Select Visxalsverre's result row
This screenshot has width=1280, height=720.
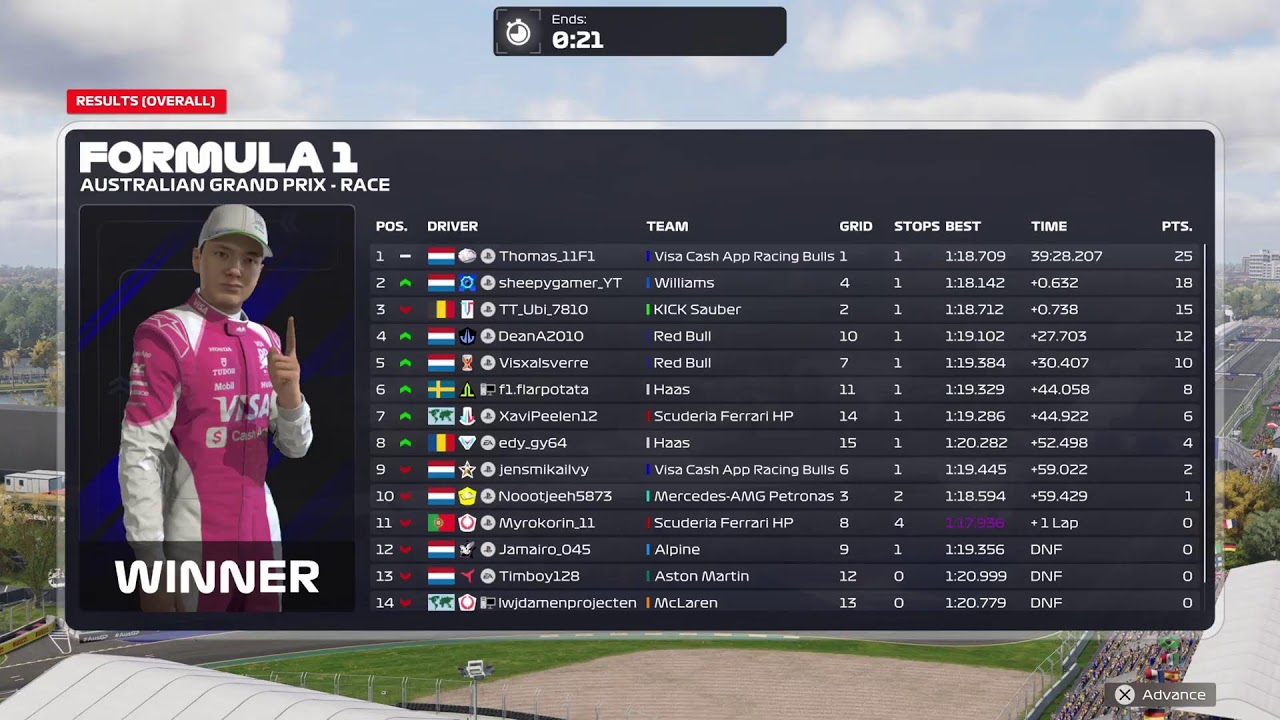(x=785, y=363)
